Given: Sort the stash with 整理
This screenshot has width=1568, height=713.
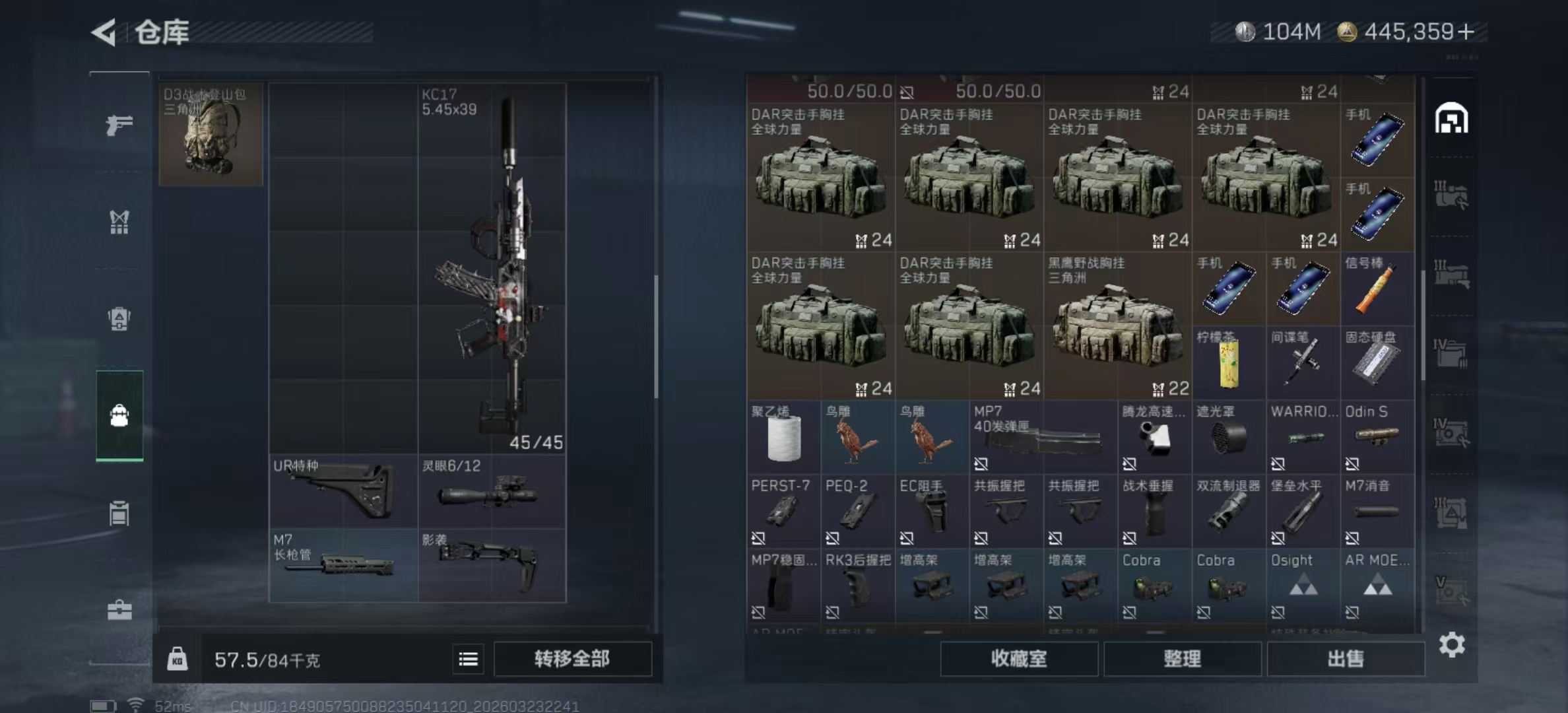Looking at the screenshot, I should 1182,659.
